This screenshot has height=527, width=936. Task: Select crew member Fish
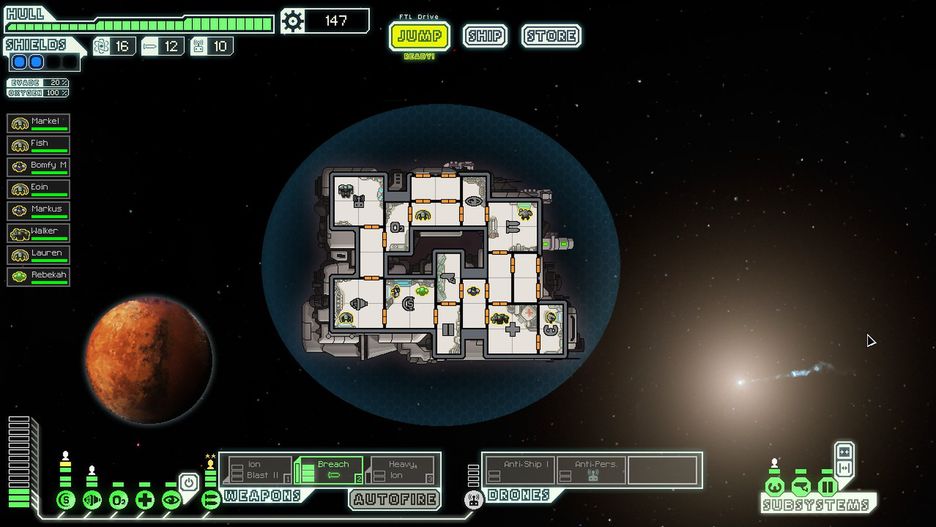click(x=39, y=145)
